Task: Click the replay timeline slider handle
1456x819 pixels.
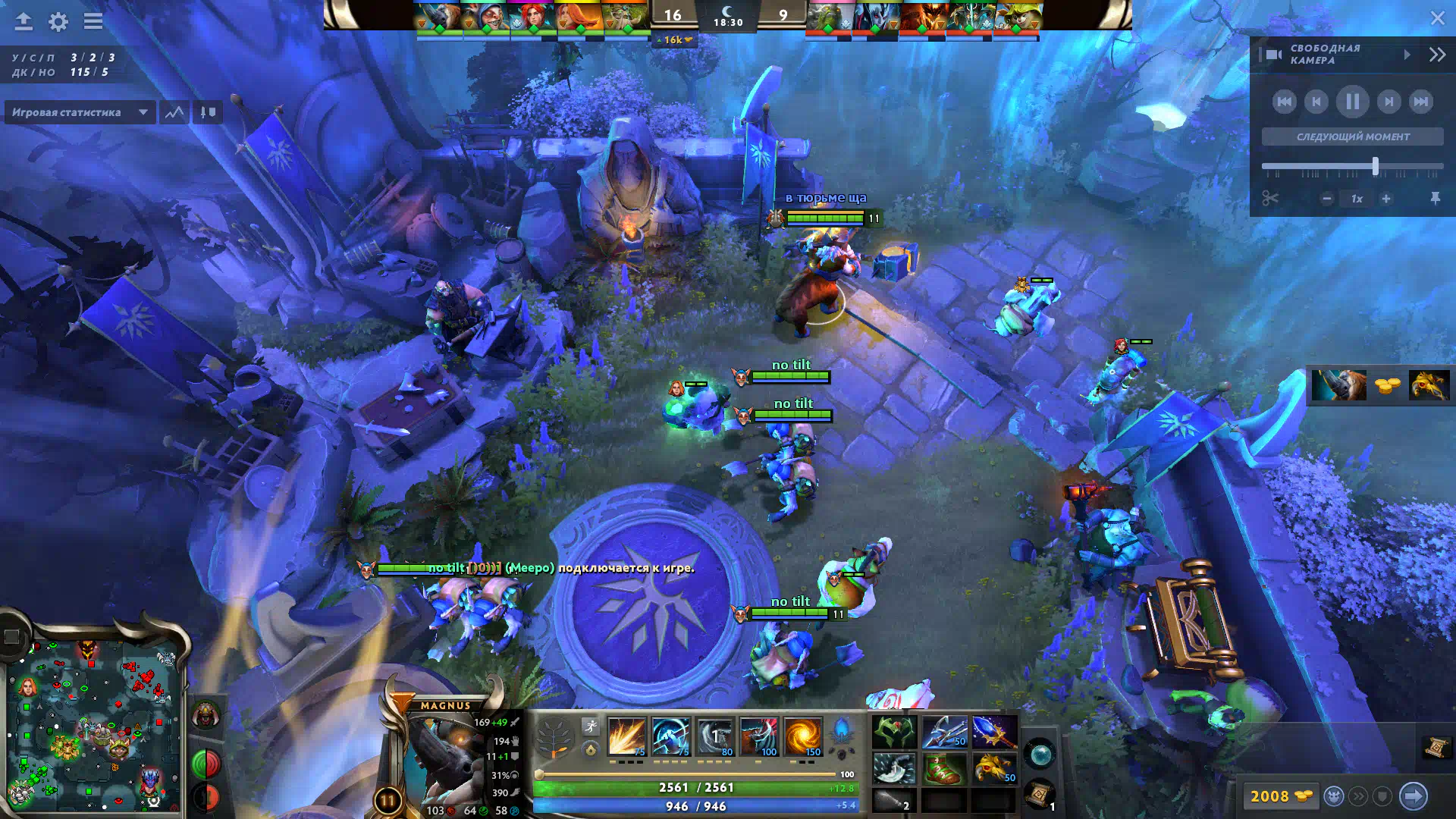Action: pyautogui.click(x=1375, y=166)
